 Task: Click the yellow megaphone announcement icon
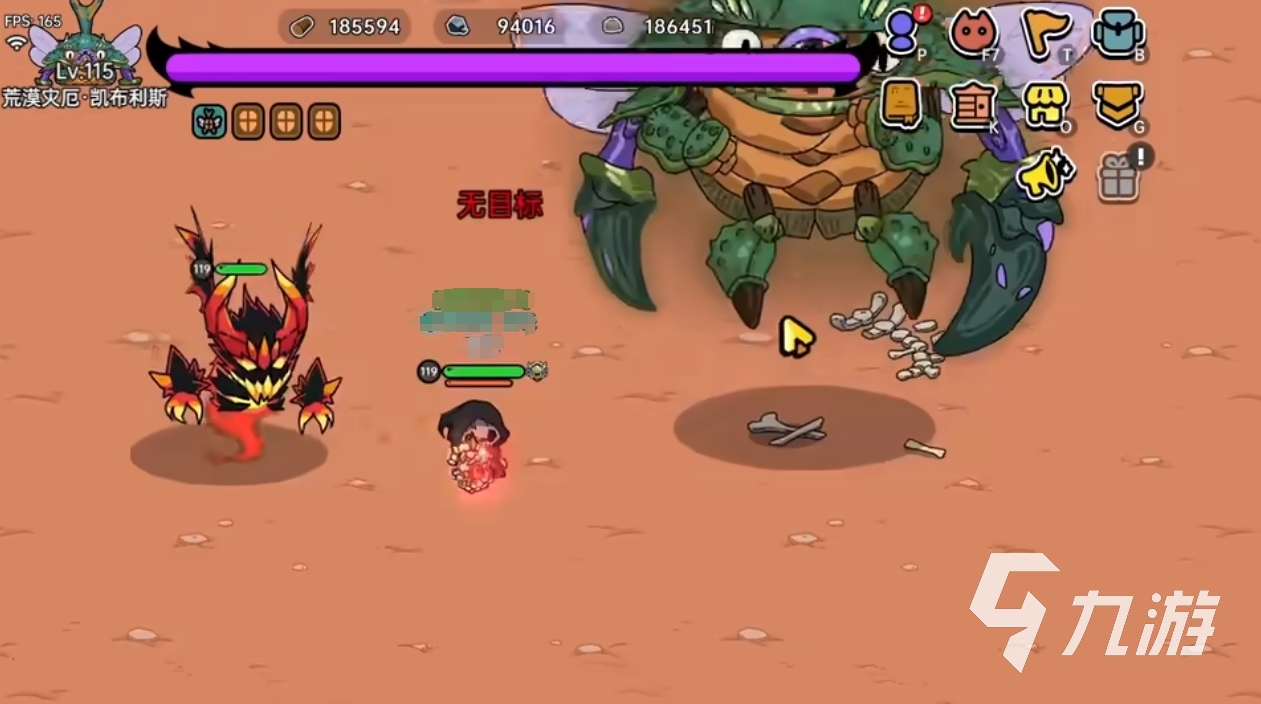click(1044, 175)
